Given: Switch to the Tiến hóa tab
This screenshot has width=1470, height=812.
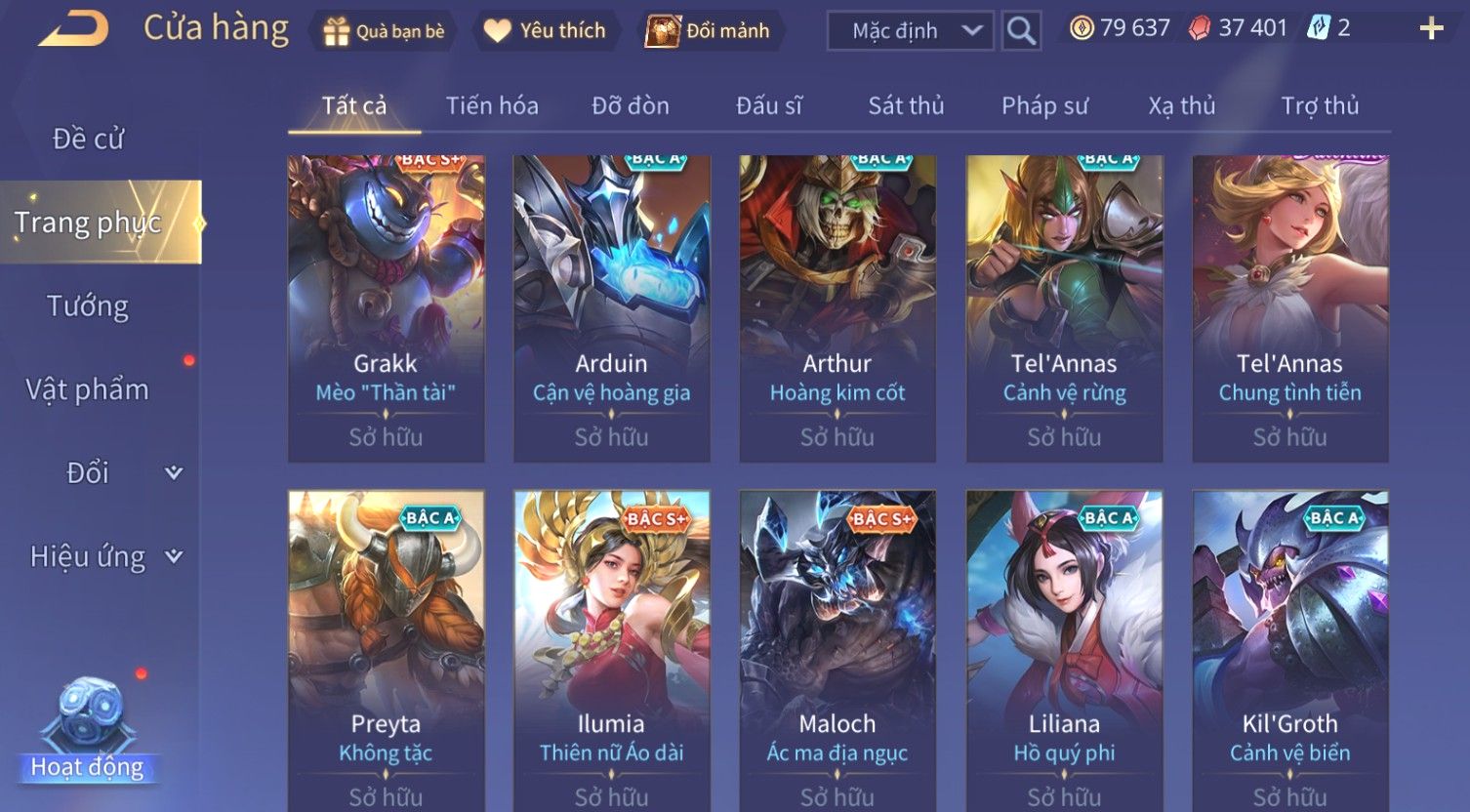Looking at the screenshot, I should pyautogui.click(x=492, y=105).
